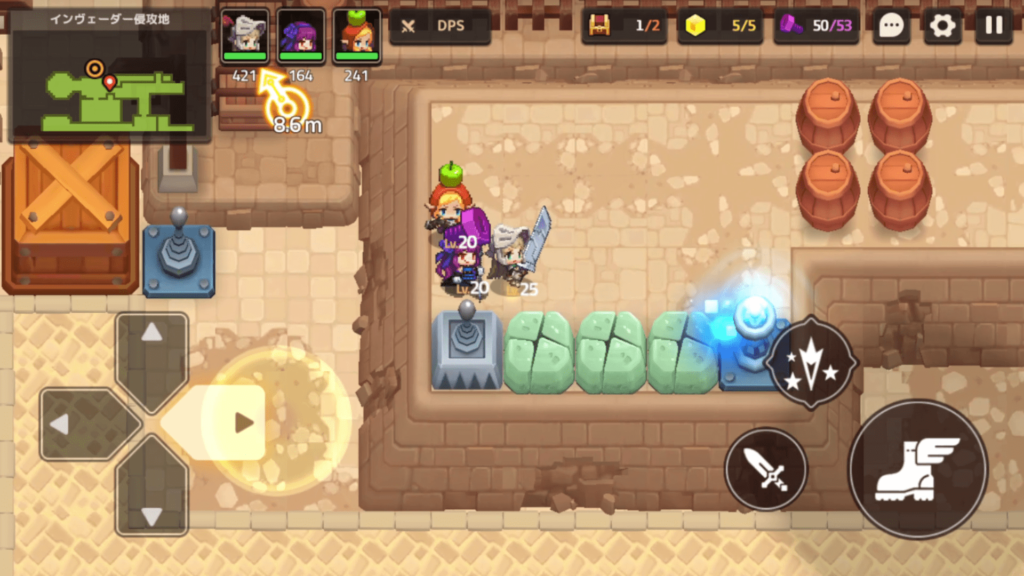Viewport: 1024px width, 576px height.
Task: Open settings with the gear icon
Action: click(x=942, y=26)
